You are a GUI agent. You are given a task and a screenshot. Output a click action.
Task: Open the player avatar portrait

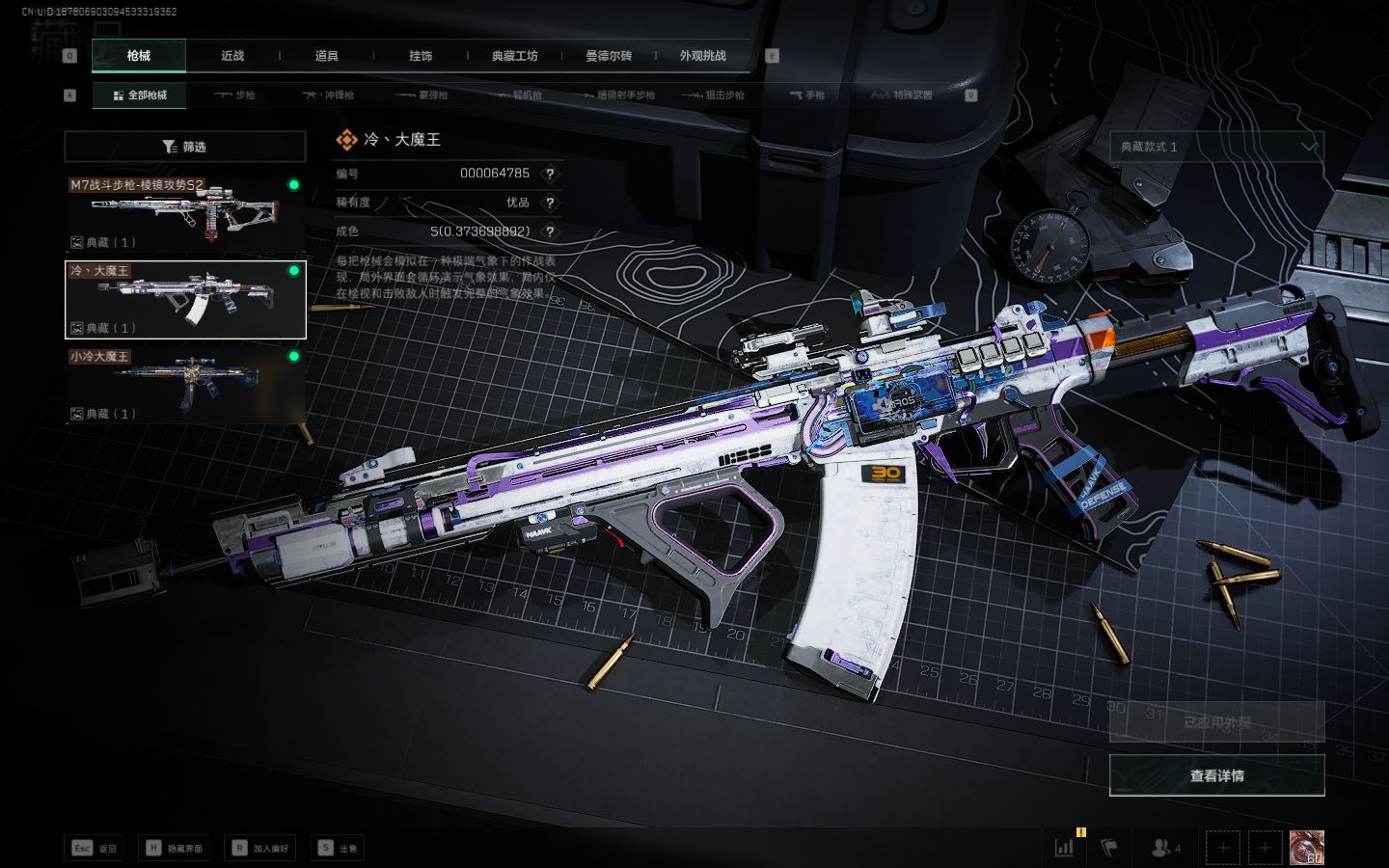1307,848
